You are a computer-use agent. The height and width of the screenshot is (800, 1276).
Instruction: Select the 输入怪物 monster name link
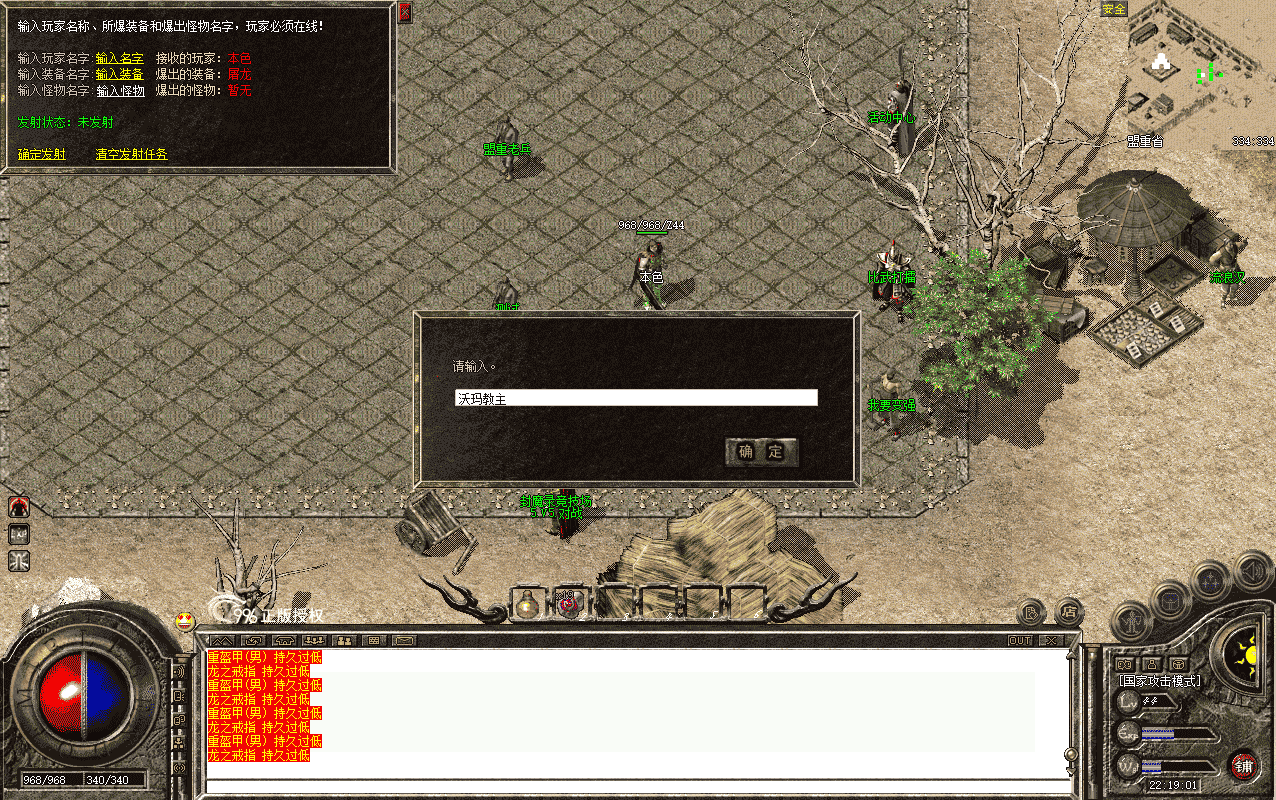click(x=120, y=91)
